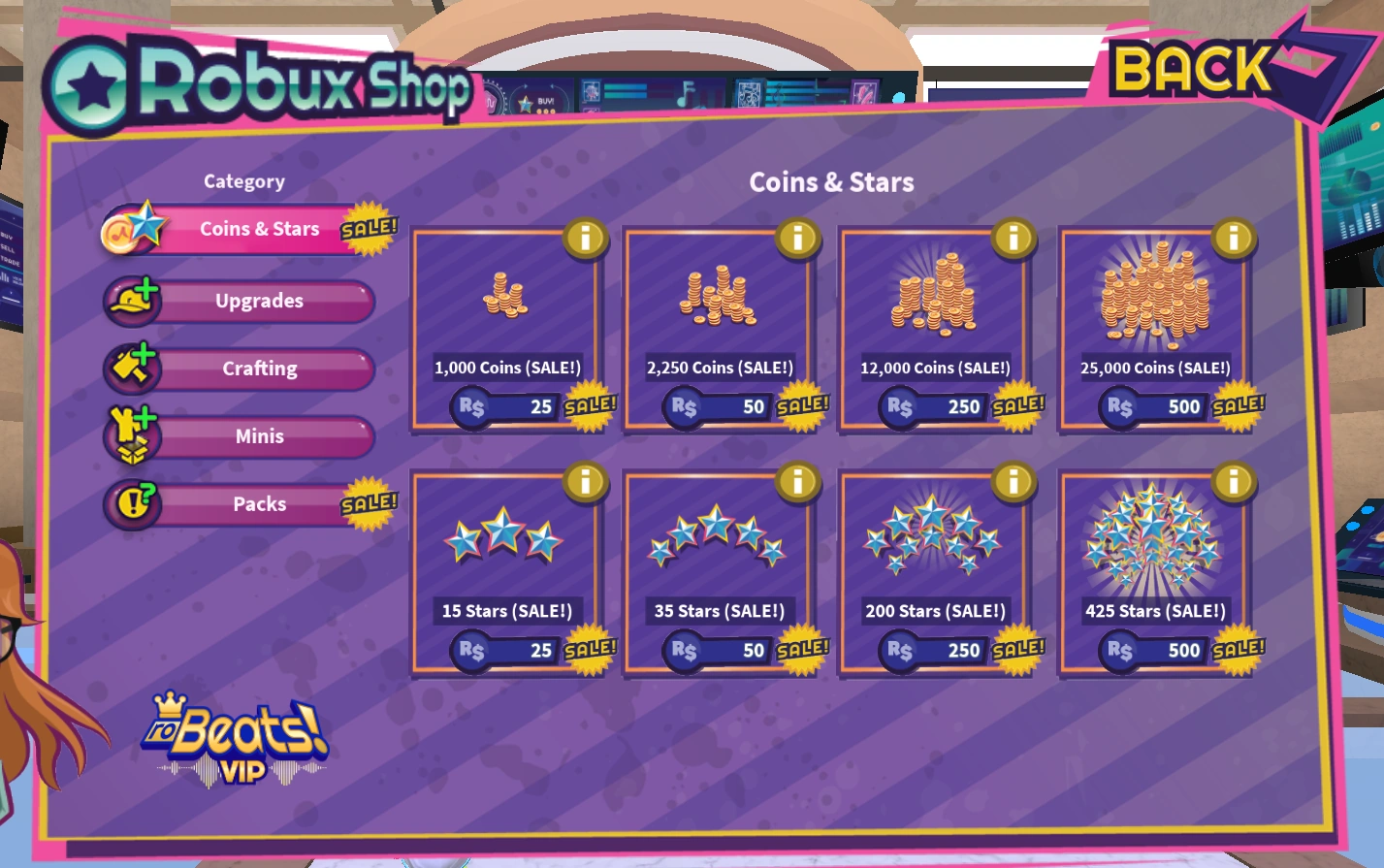Open info for the 15 Stars pack
The image size is (1384, 868).
586,483
